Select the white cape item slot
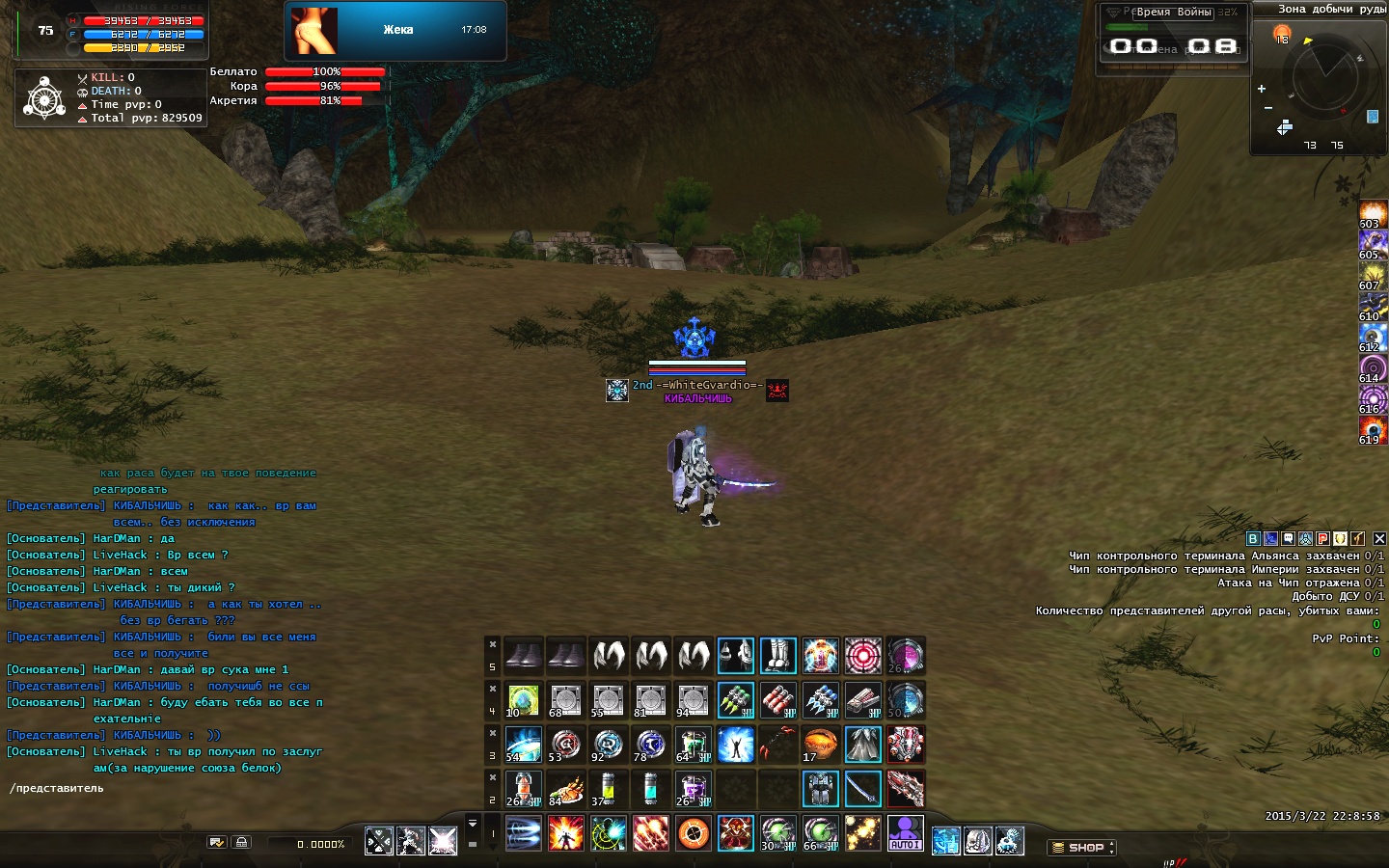Screen dimensions: 1389x868 point(862,745)
